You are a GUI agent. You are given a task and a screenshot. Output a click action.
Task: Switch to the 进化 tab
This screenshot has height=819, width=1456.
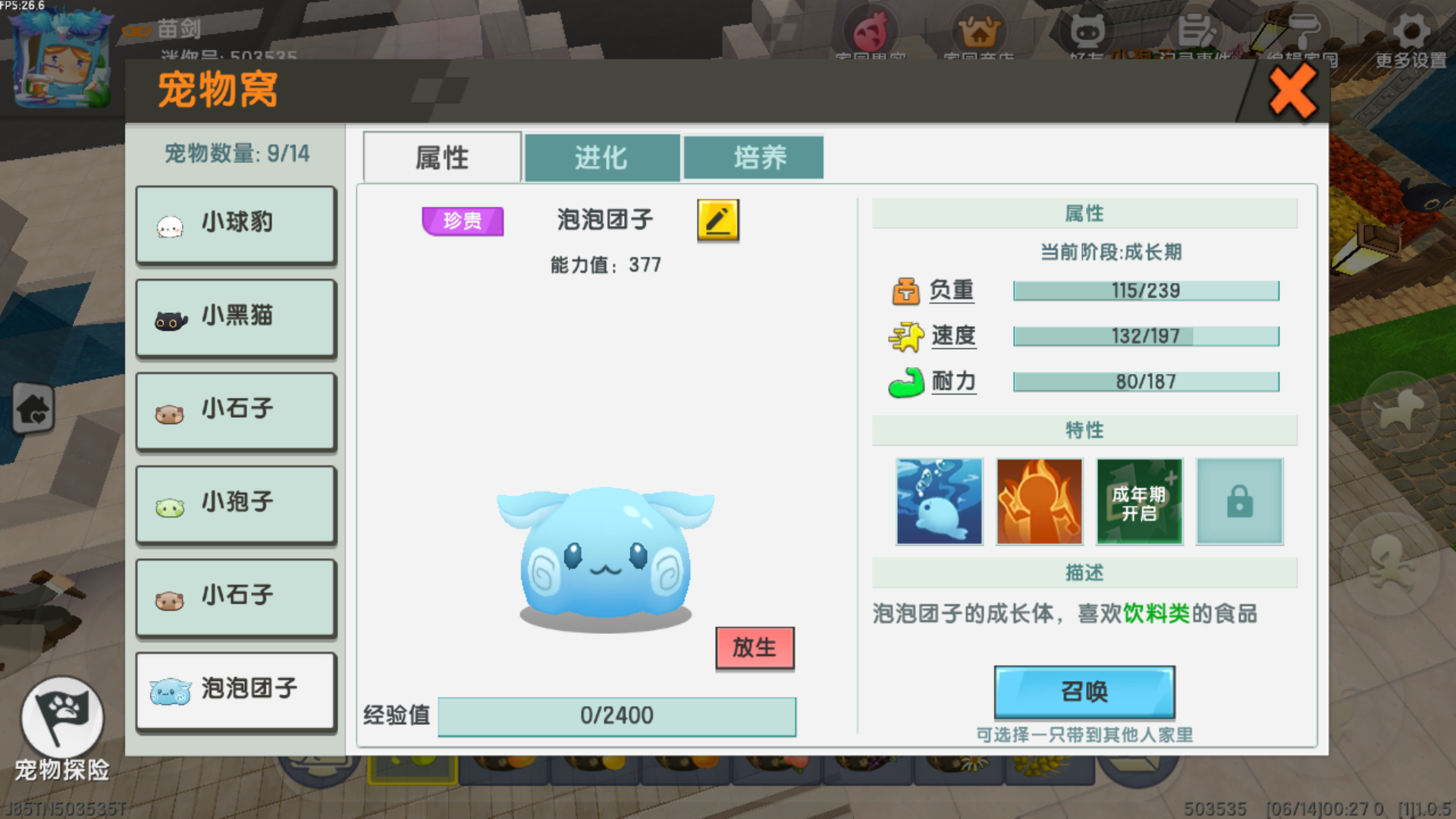tap(601, 157)
